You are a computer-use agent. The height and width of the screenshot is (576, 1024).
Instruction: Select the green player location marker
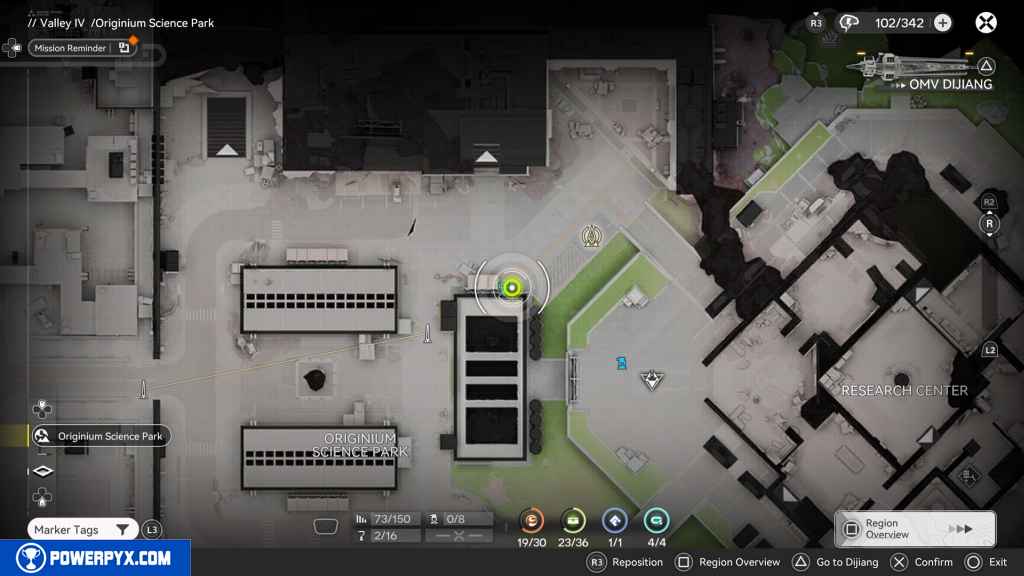click(x=512, y=288)
